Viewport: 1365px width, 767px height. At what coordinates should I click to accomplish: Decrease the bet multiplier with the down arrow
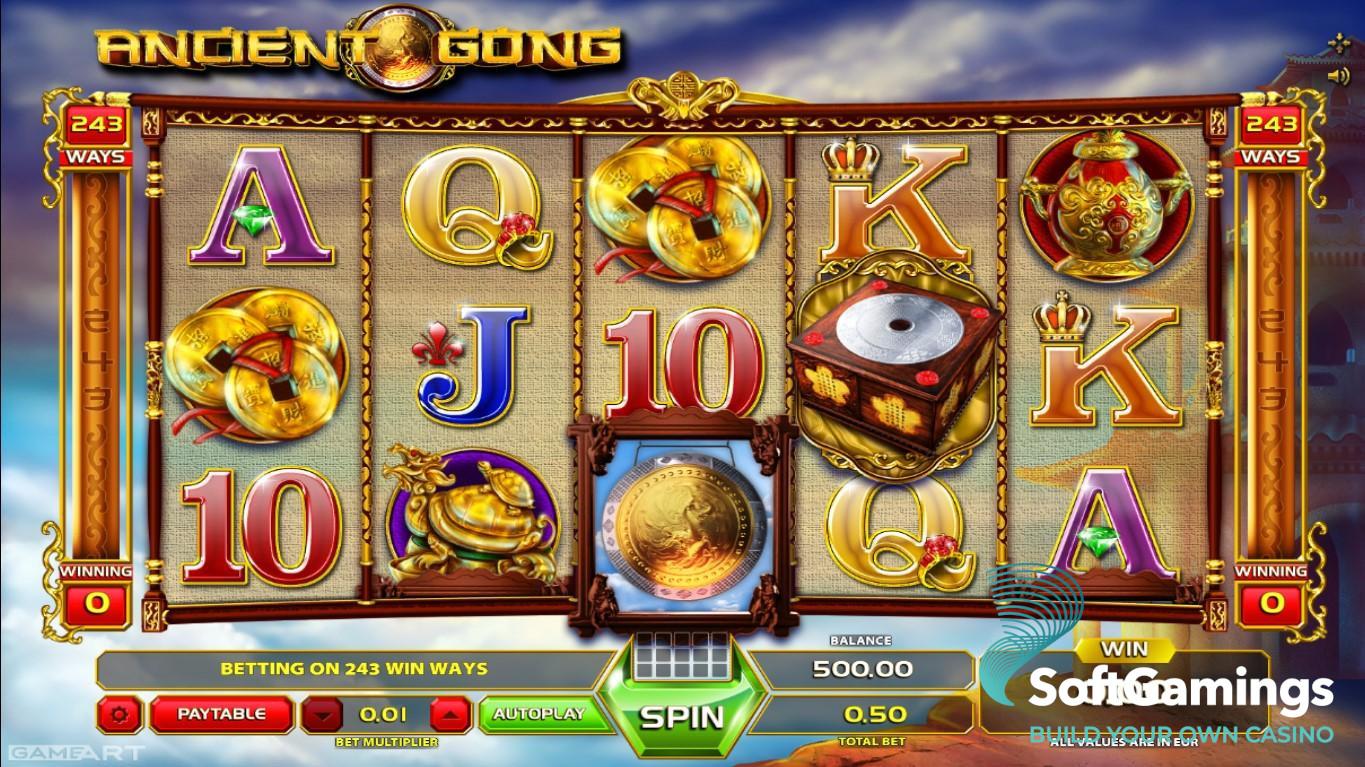pyautogui.click(x=321, y=714)
